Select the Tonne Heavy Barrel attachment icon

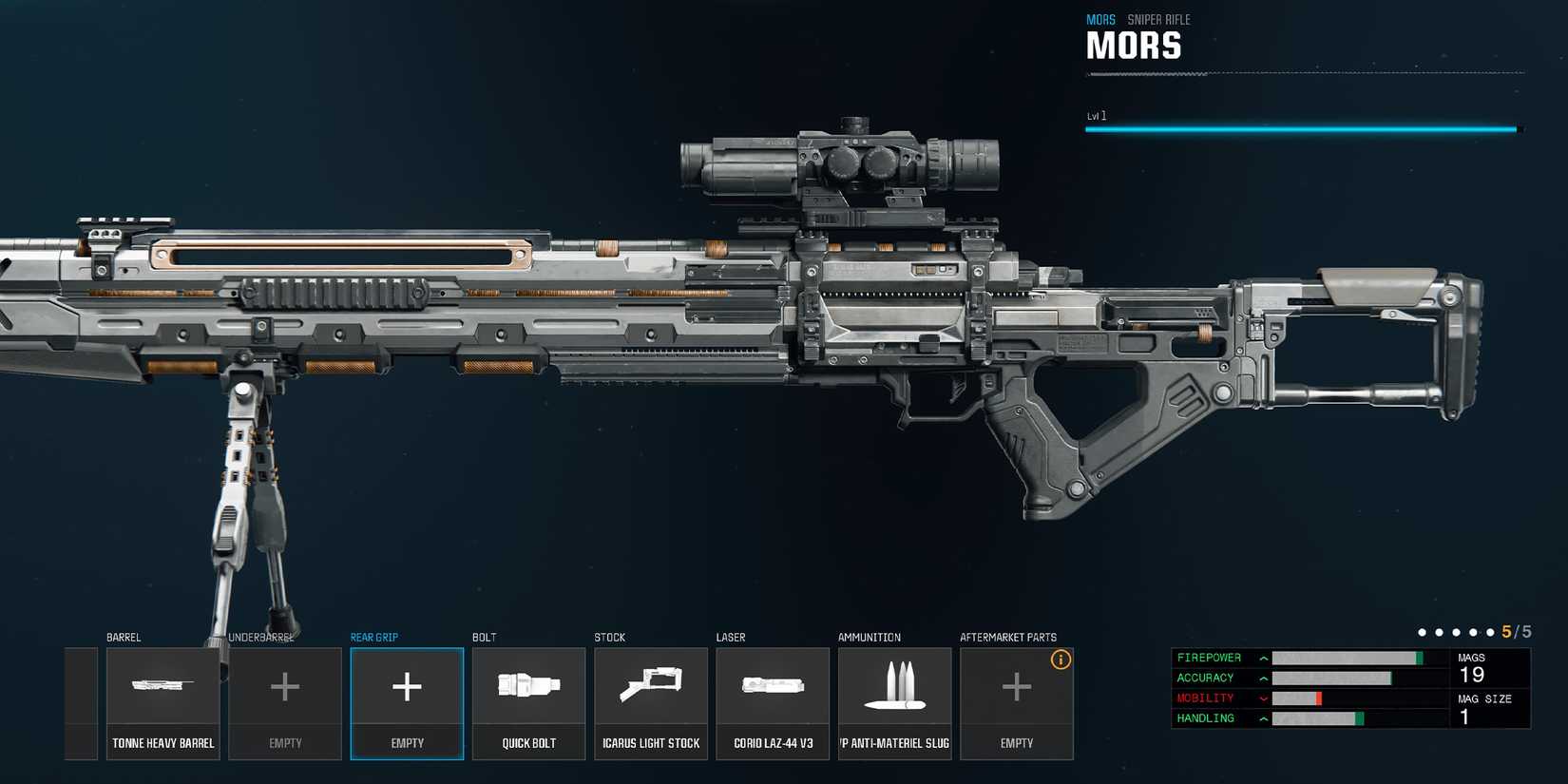(163, 684)
